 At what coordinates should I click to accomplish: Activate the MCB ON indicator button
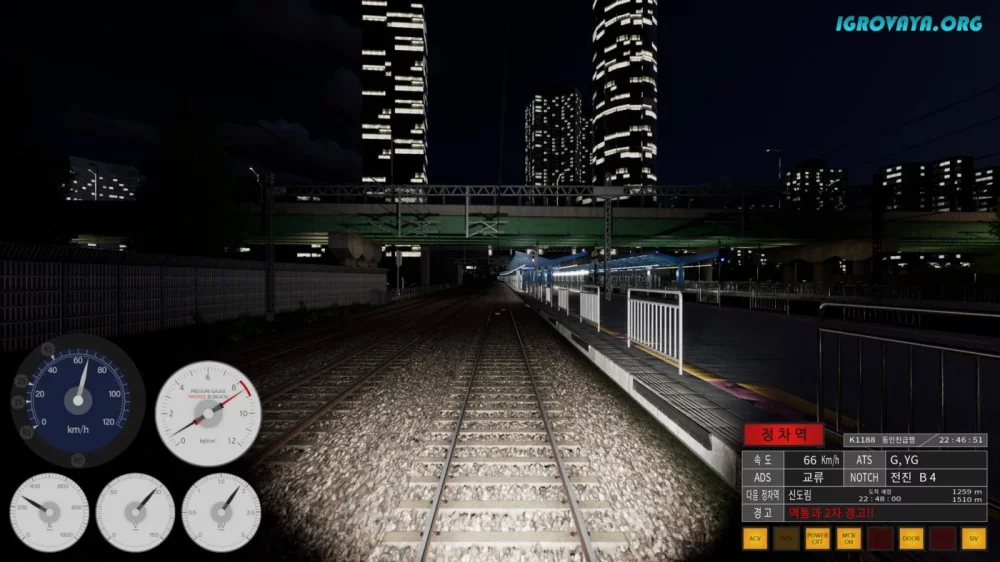tap(849, 539)
